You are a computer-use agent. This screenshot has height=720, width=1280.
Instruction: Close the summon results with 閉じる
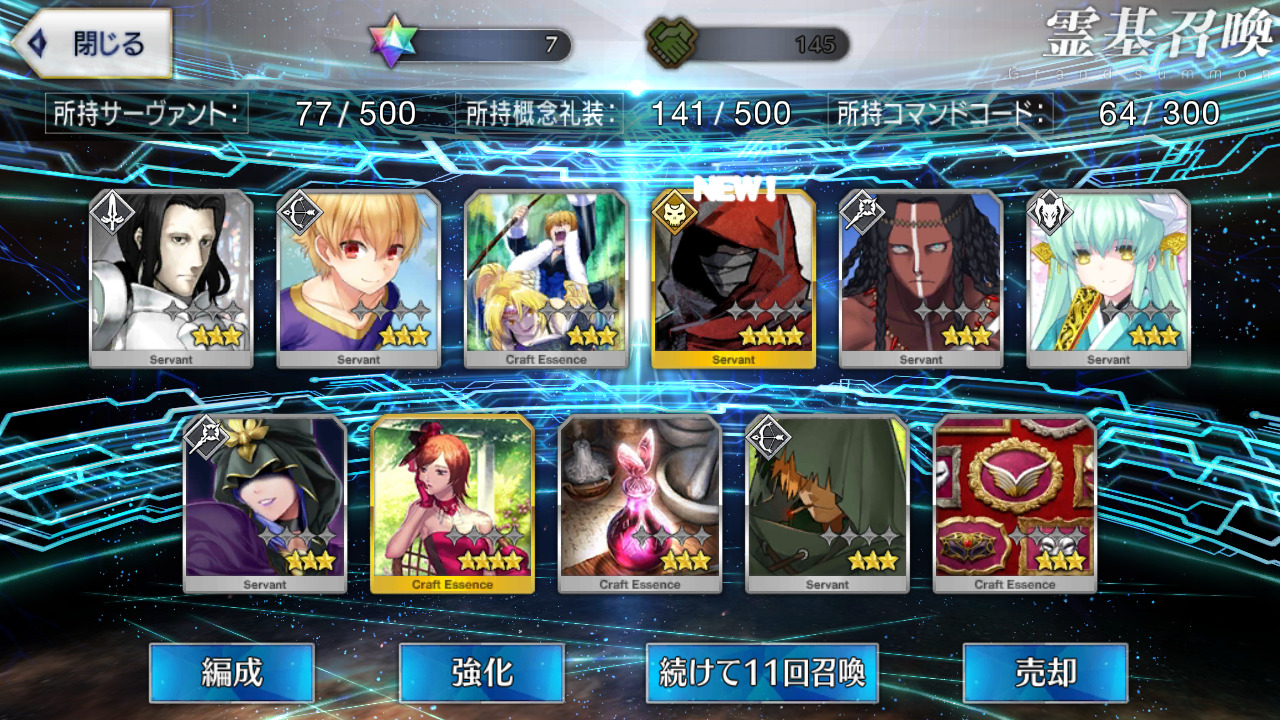(x=92, y=44)
